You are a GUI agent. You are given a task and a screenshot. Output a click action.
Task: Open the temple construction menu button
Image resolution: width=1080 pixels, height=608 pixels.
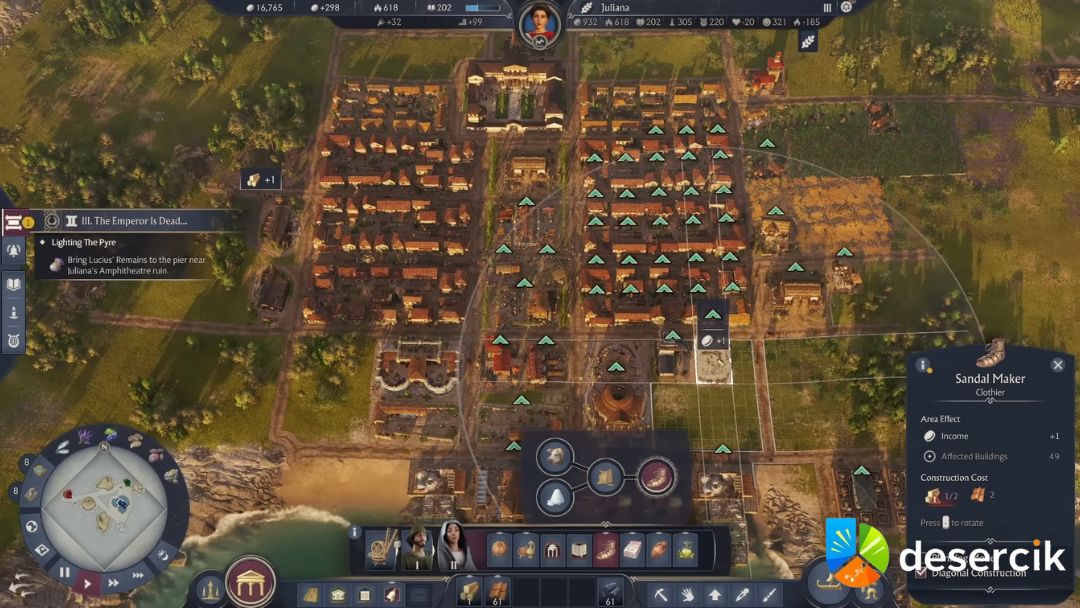point(250,581)
